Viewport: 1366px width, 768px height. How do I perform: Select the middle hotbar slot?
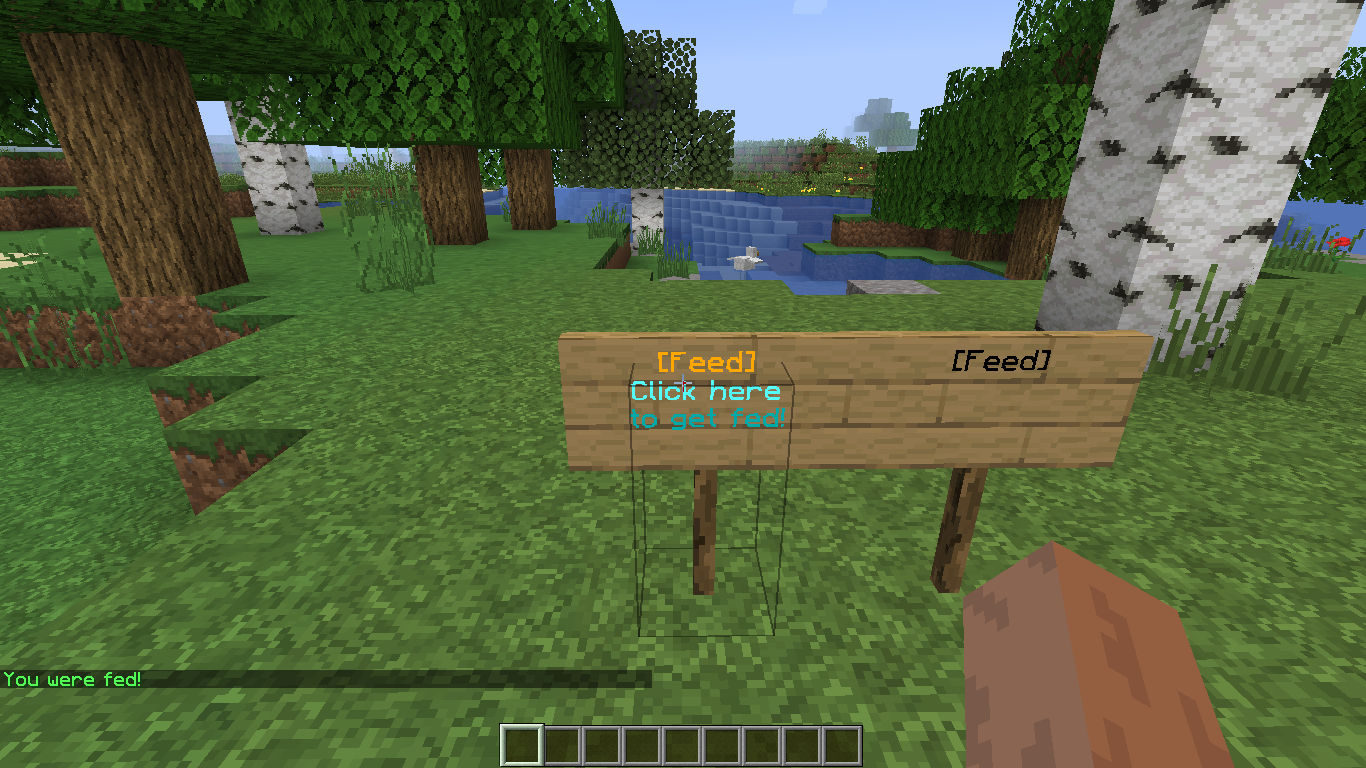tap(682, 741)
